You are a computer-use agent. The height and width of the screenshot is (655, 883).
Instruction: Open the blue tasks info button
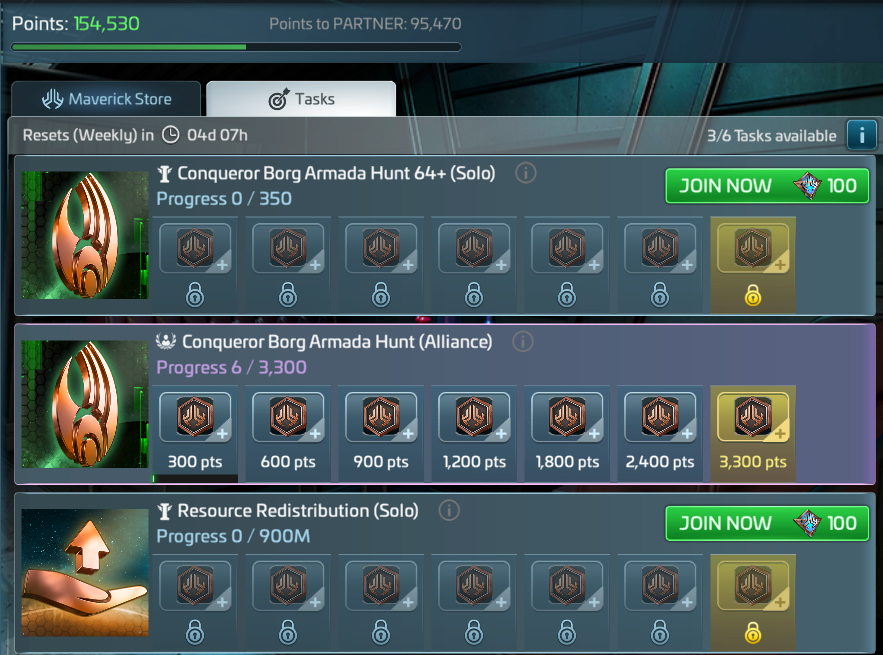point(860,135)
